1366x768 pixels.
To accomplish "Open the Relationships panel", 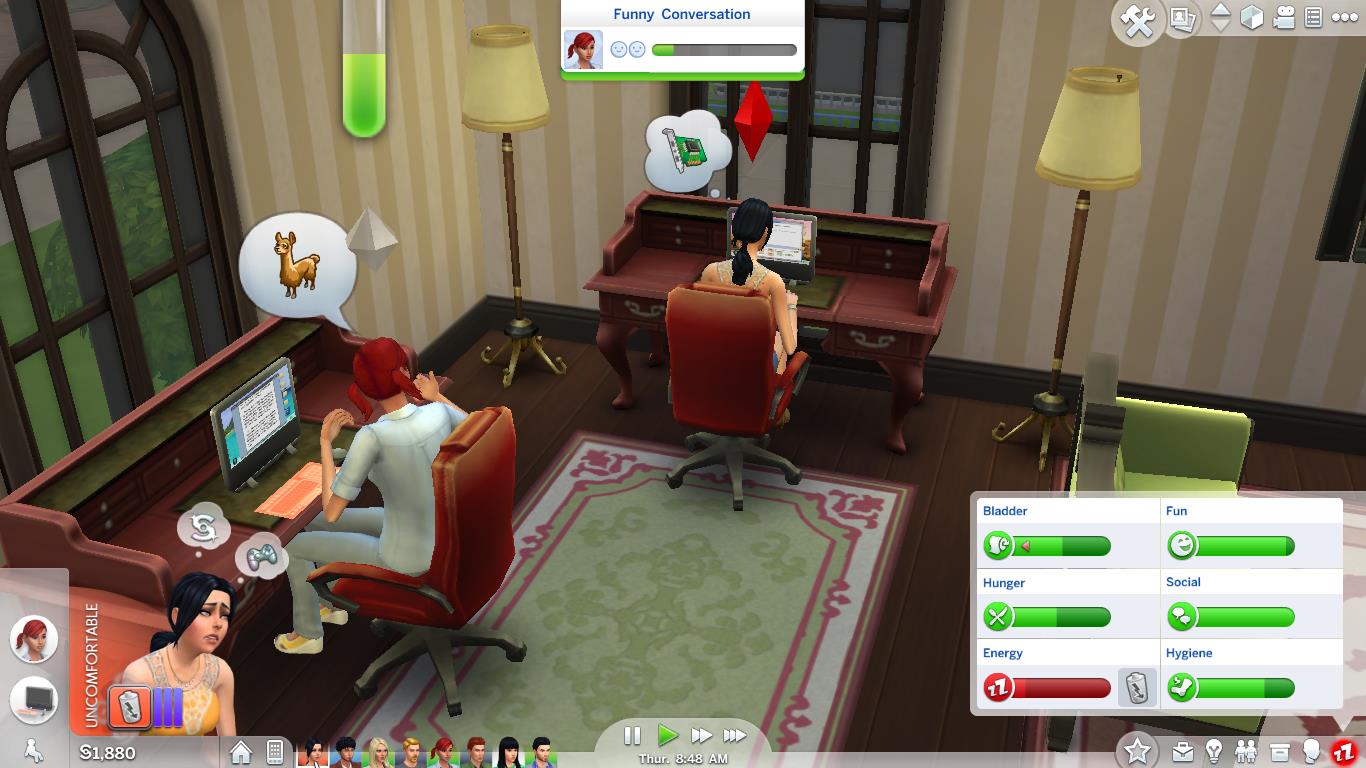I will (x=1245, y=751).
